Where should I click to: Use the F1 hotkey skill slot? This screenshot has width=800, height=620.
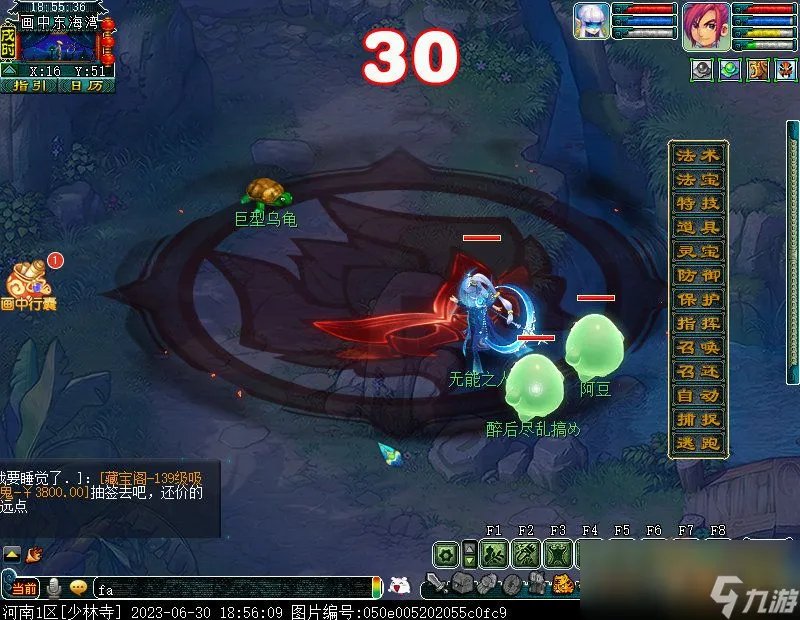494,553
